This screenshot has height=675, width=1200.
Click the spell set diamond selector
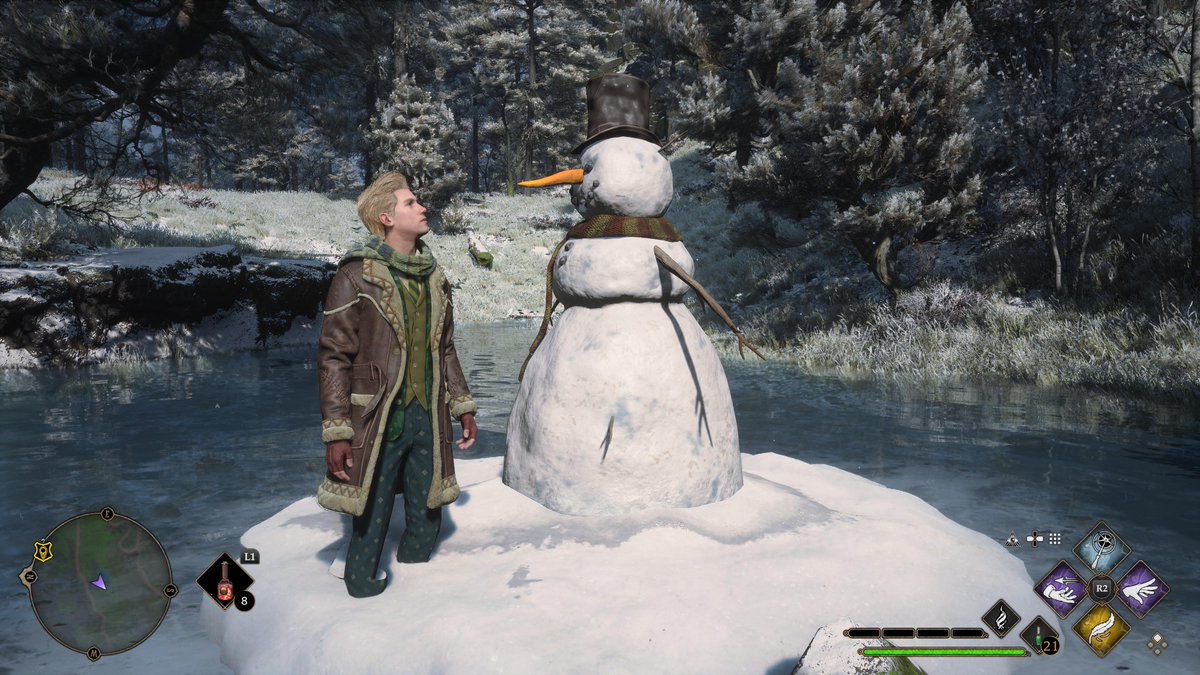[1157, 643]
